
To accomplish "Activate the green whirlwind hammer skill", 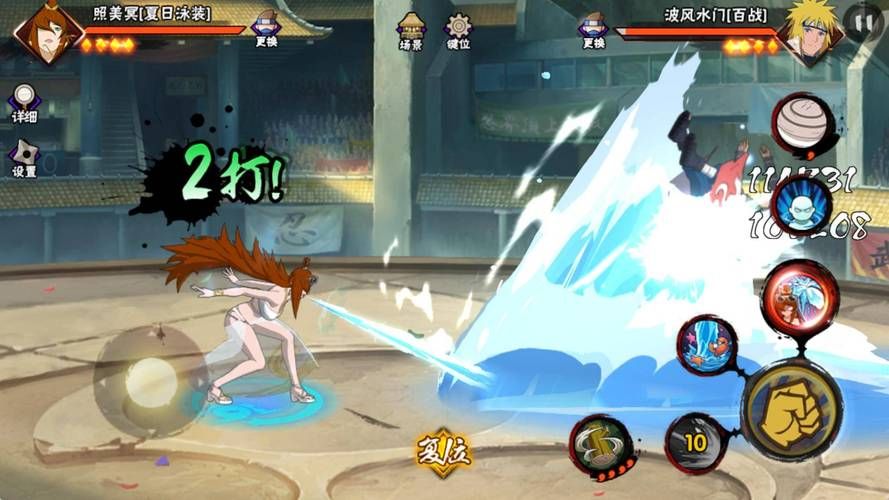I will [603, 444].
